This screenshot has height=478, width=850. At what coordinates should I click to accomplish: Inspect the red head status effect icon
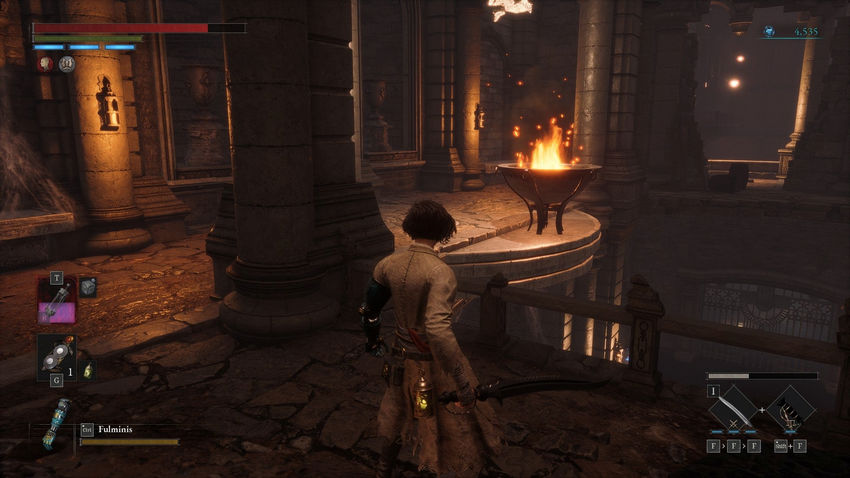click(46, 64)
